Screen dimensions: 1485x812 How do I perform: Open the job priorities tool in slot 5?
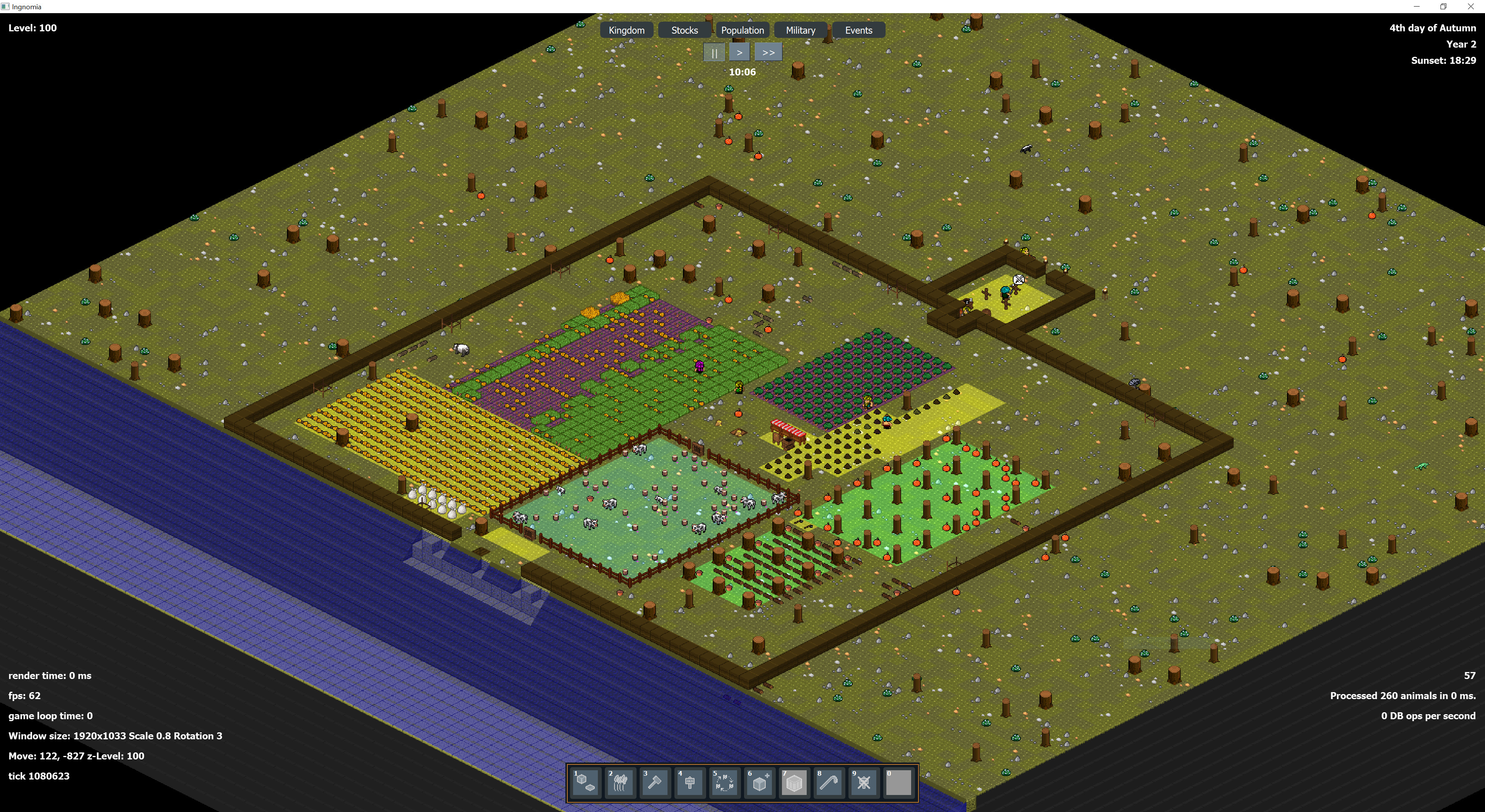725,783
